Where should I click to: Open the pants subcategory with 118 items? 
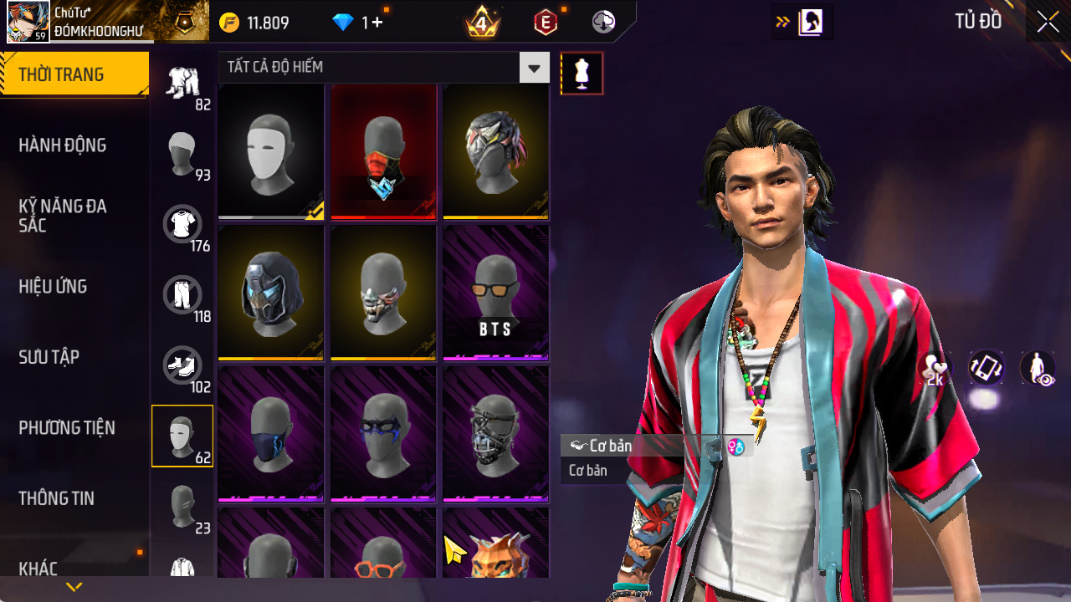pos(183,296)
